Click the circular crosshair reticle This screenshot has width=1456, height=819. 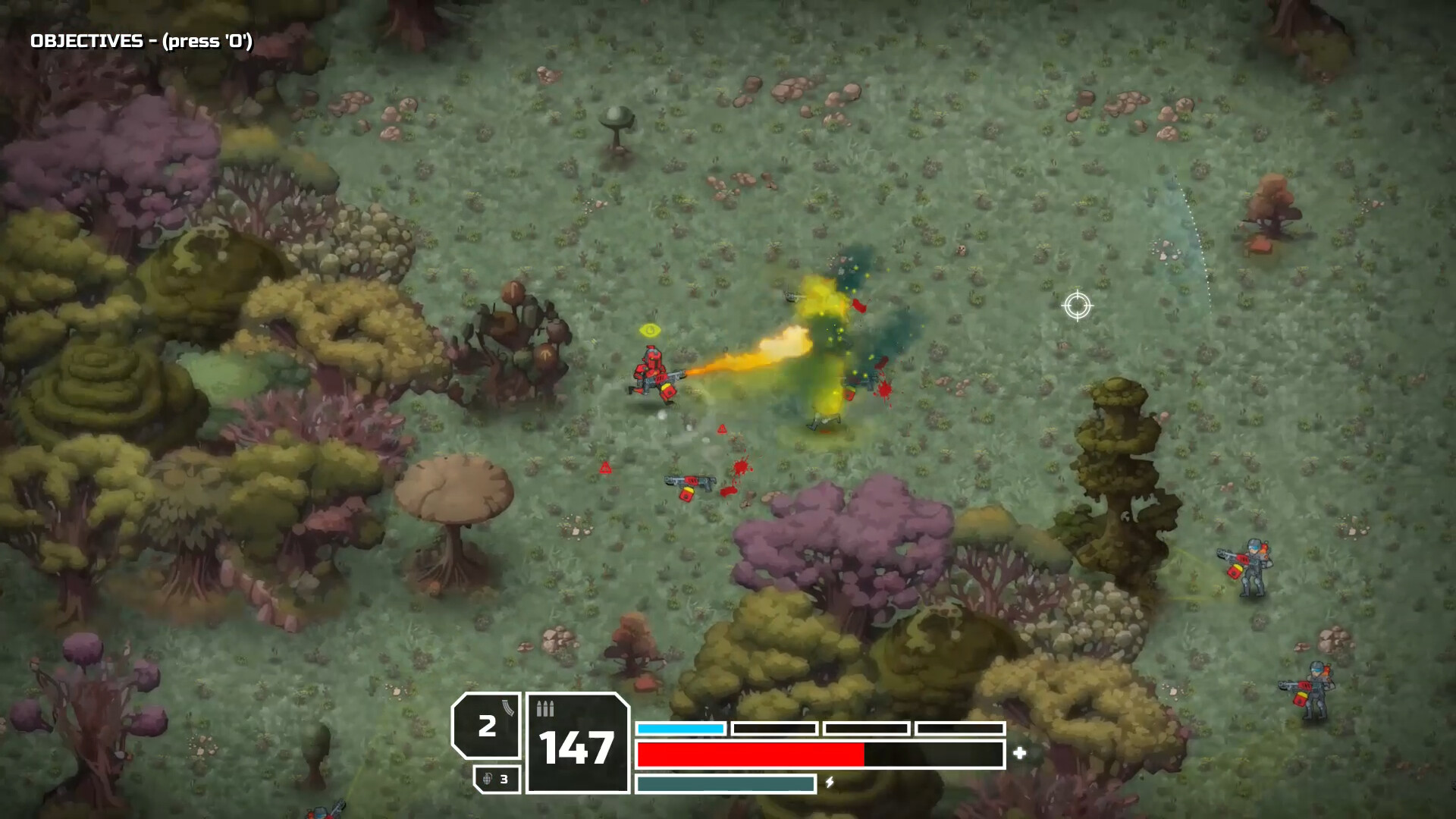click(x=1079, y=306)
